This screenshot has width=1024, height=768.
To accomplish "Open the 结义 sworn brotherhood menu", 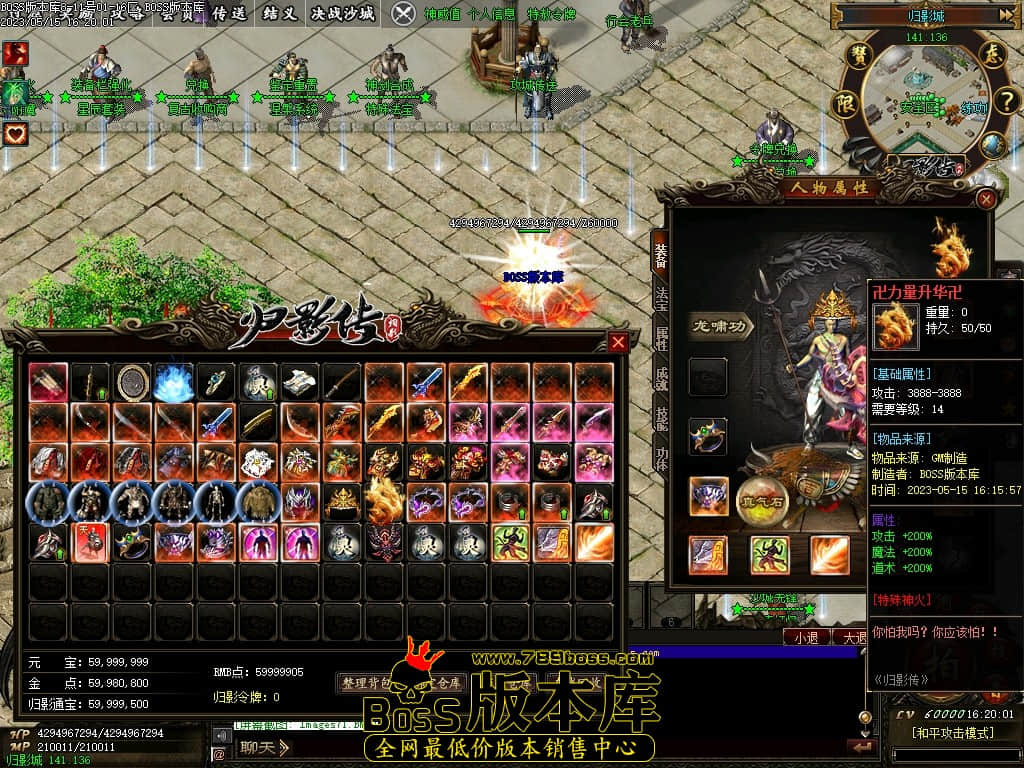I will point(279,13).
